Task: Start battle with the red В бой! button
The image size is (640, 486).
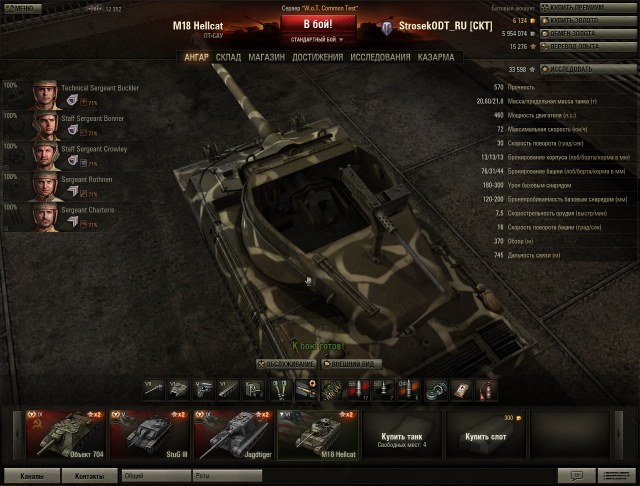Action: coord(320,24)
